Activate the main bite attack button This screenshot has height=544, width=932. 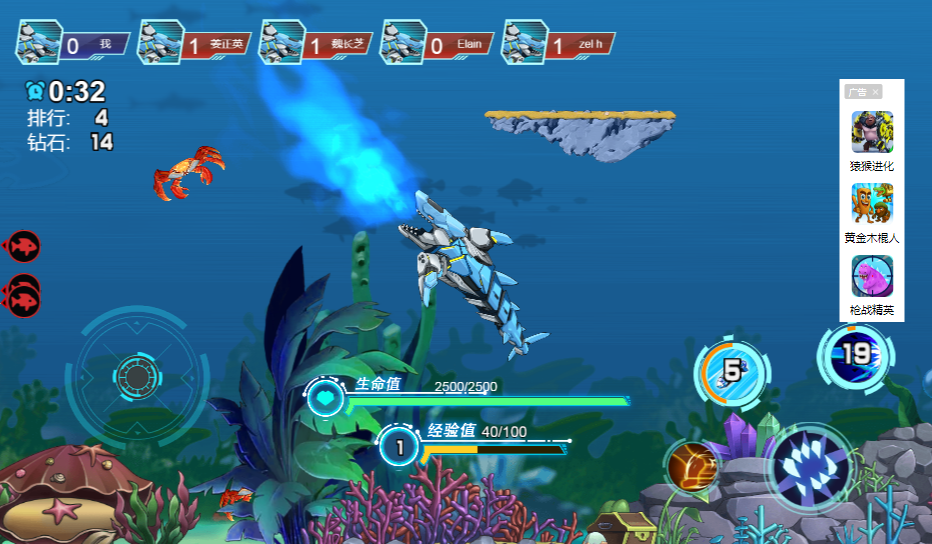pyautogui.click(x=810, y=467)
